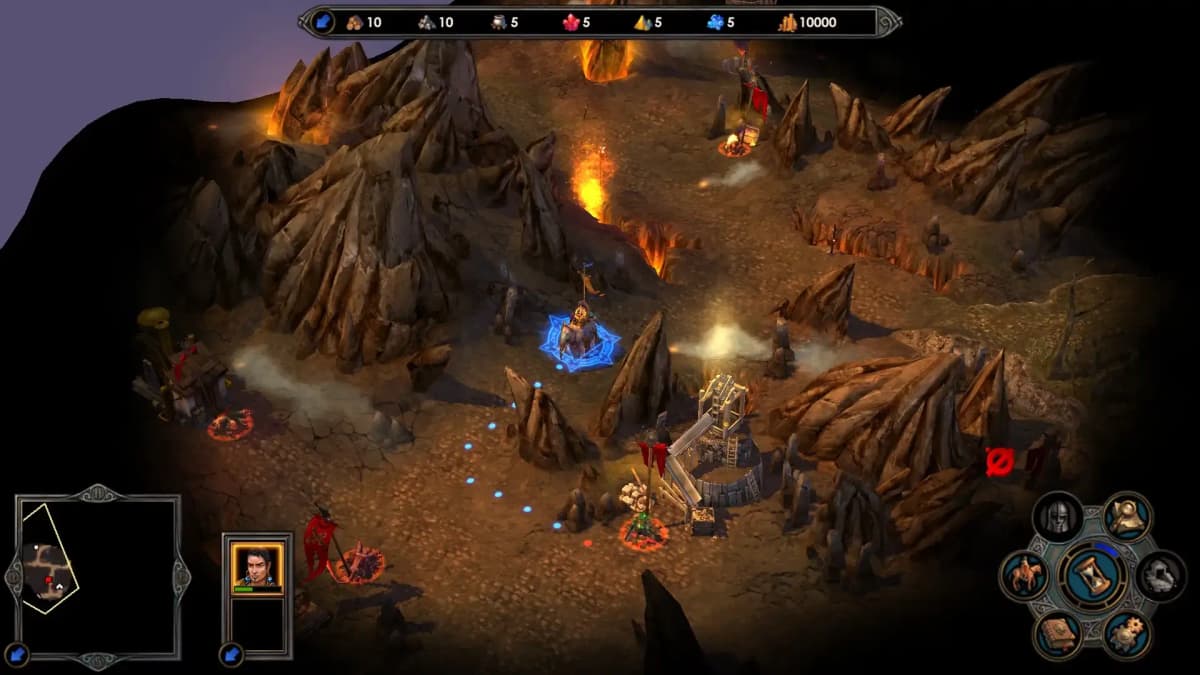Image resolution: width=1200 pixels, height=675 pixels.
Task: Click the gold magnifying-glass icon
Action: [x=1127, y=517]
